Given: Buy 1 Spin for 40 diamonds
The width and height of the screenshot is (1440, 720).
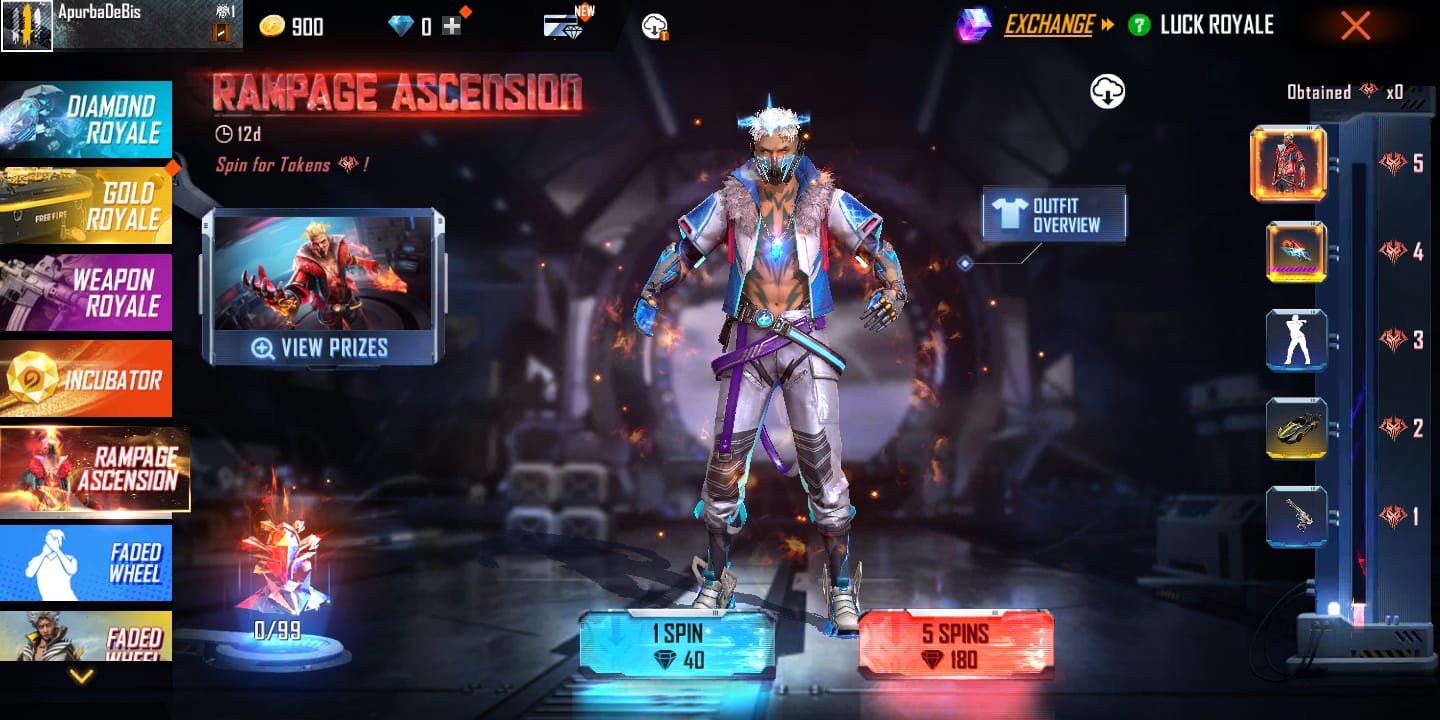Looking at the screenshot, I should [x=677, y=645].
